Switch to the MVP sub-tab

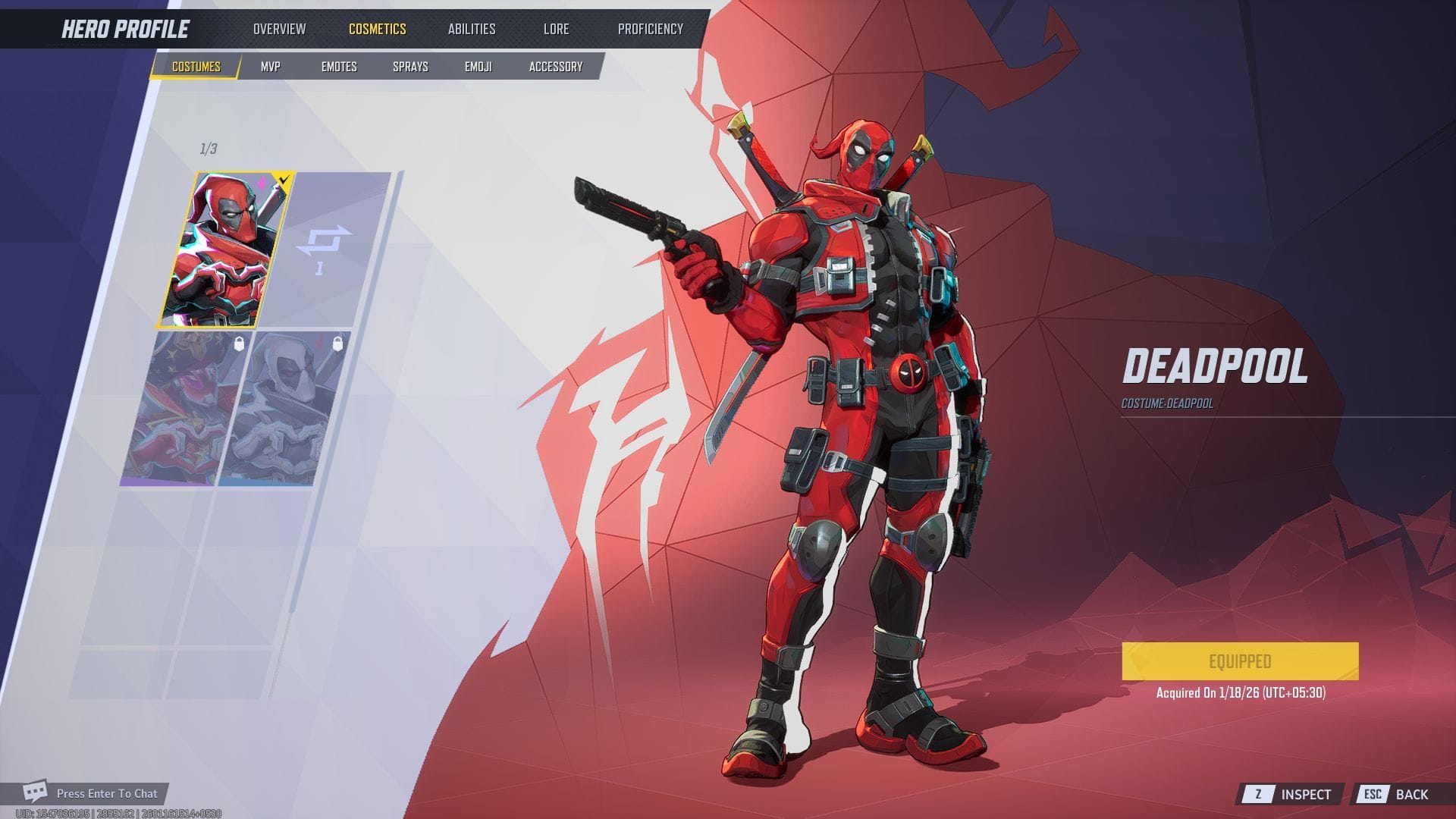(271, 67)
